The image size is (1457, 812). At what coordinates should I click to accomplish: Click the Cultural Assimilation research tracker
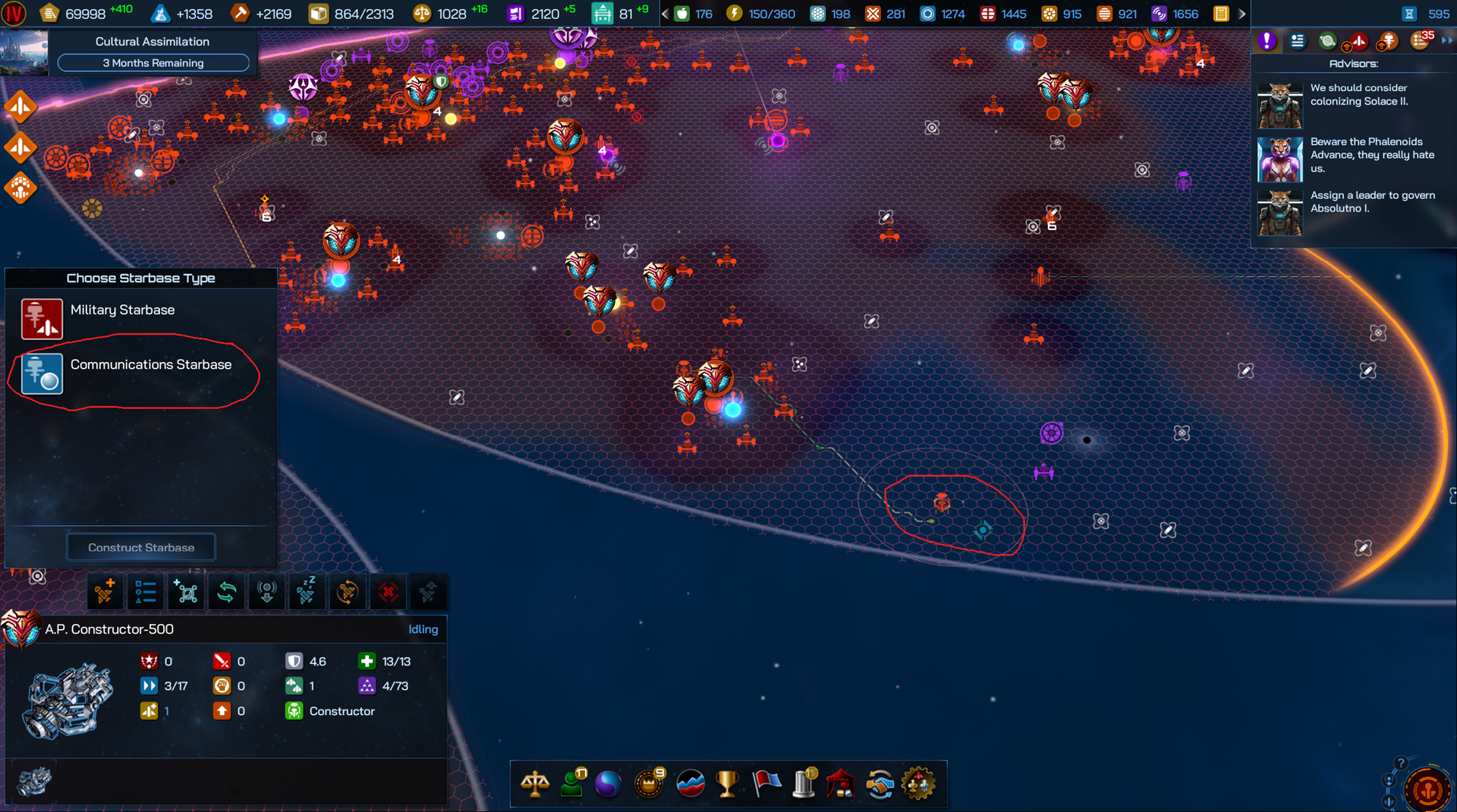click(153, 52)
